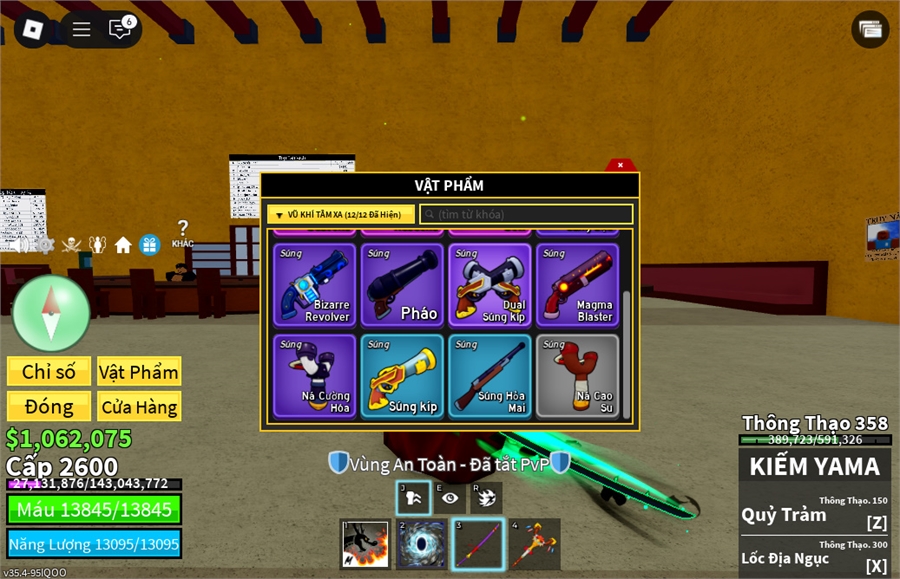Click the blue gift box icon

(x=150, y=244)
